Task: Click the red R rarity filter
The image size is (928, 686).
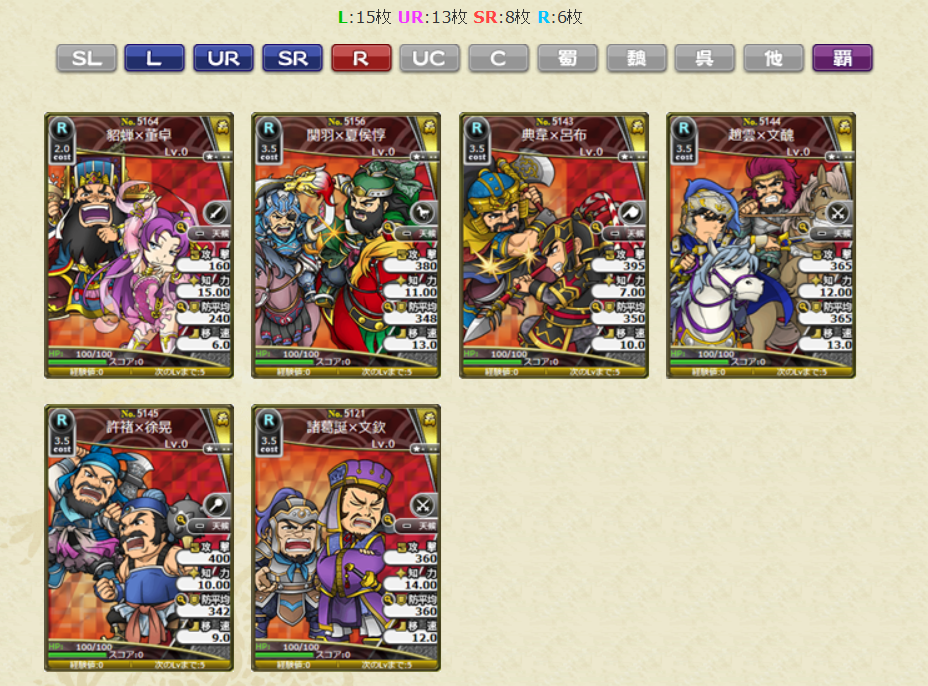Action: [x=361, y=58]
